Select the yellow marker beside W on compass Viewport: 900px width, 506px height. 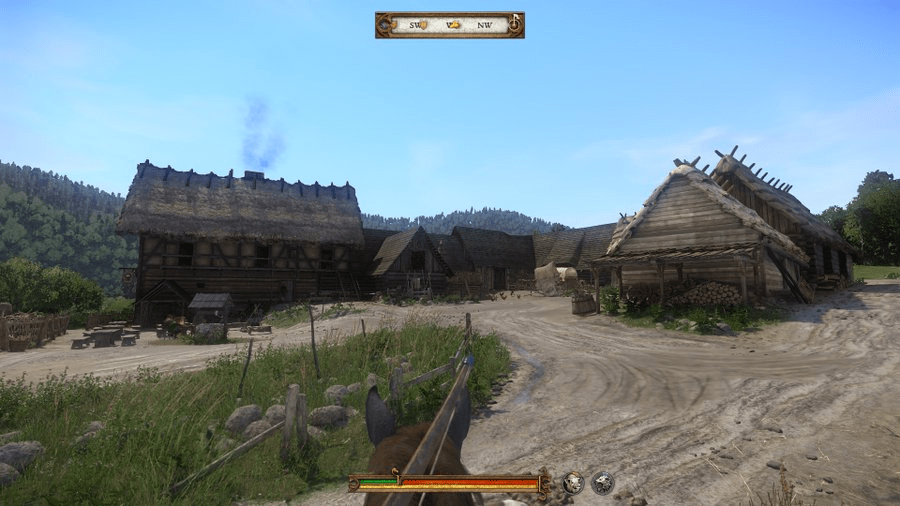(456, 25)
